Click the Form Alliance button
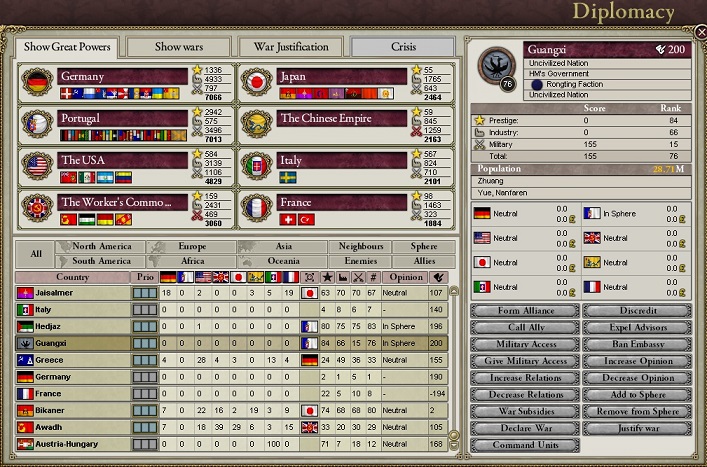This screenshot has width=707, height=467. pyautogui.click(x=524, y=311)
